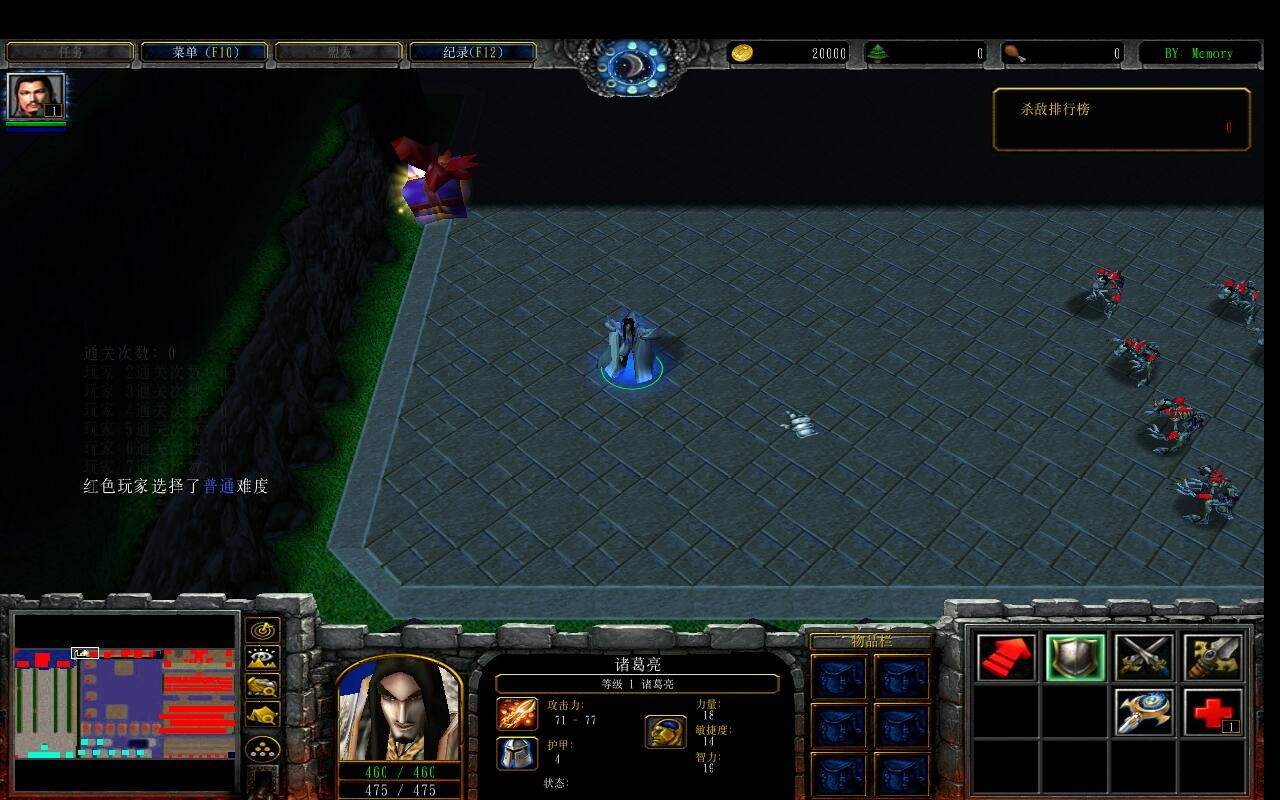This screenshot has height=800, width=1280.
Task: Open the red cross hero skill menu
Action: 1213,713
